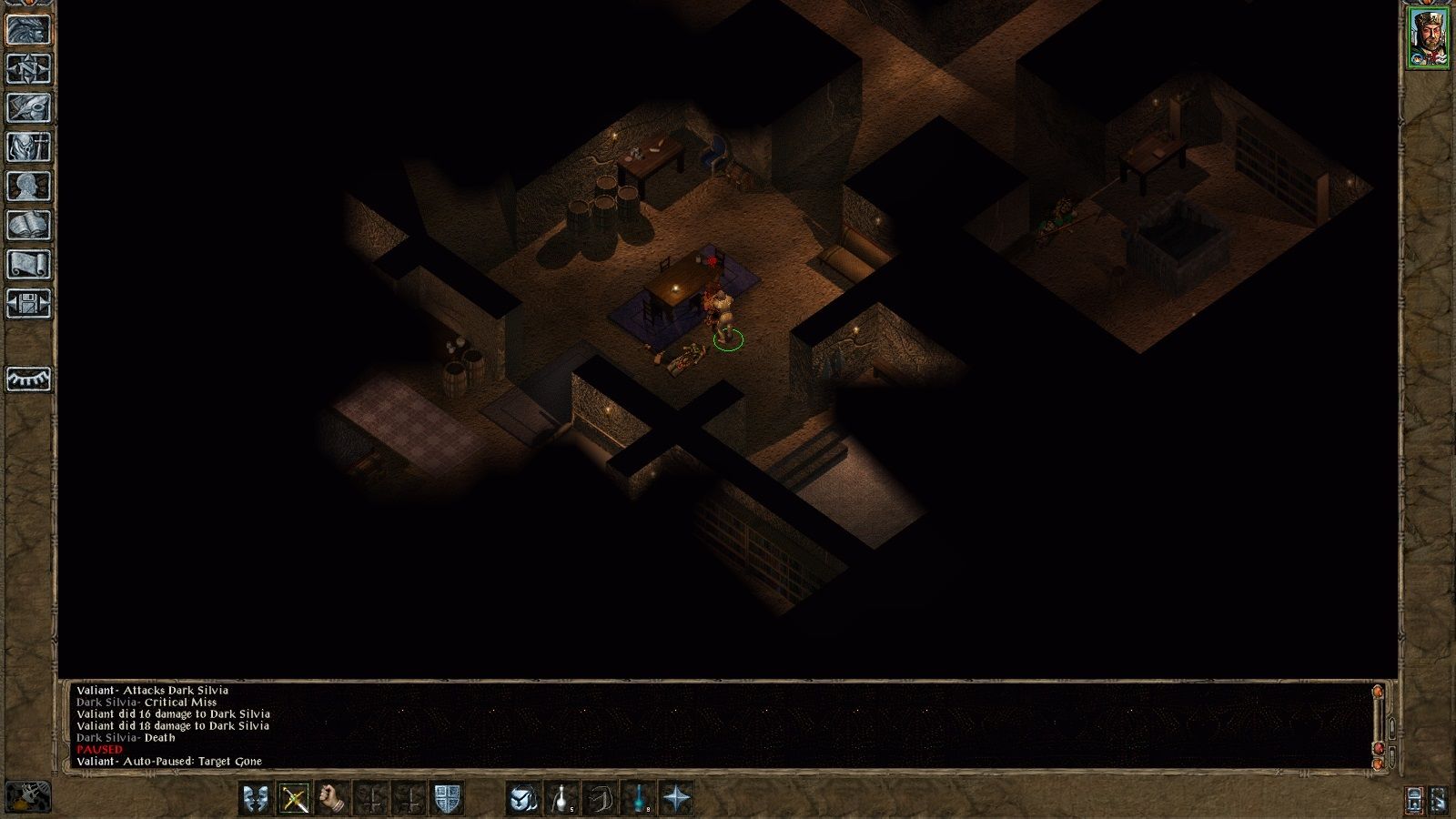Screen dimensions: 1456x819
Task: Use the white potion flask quick item
Action: (x=562, y=799)
